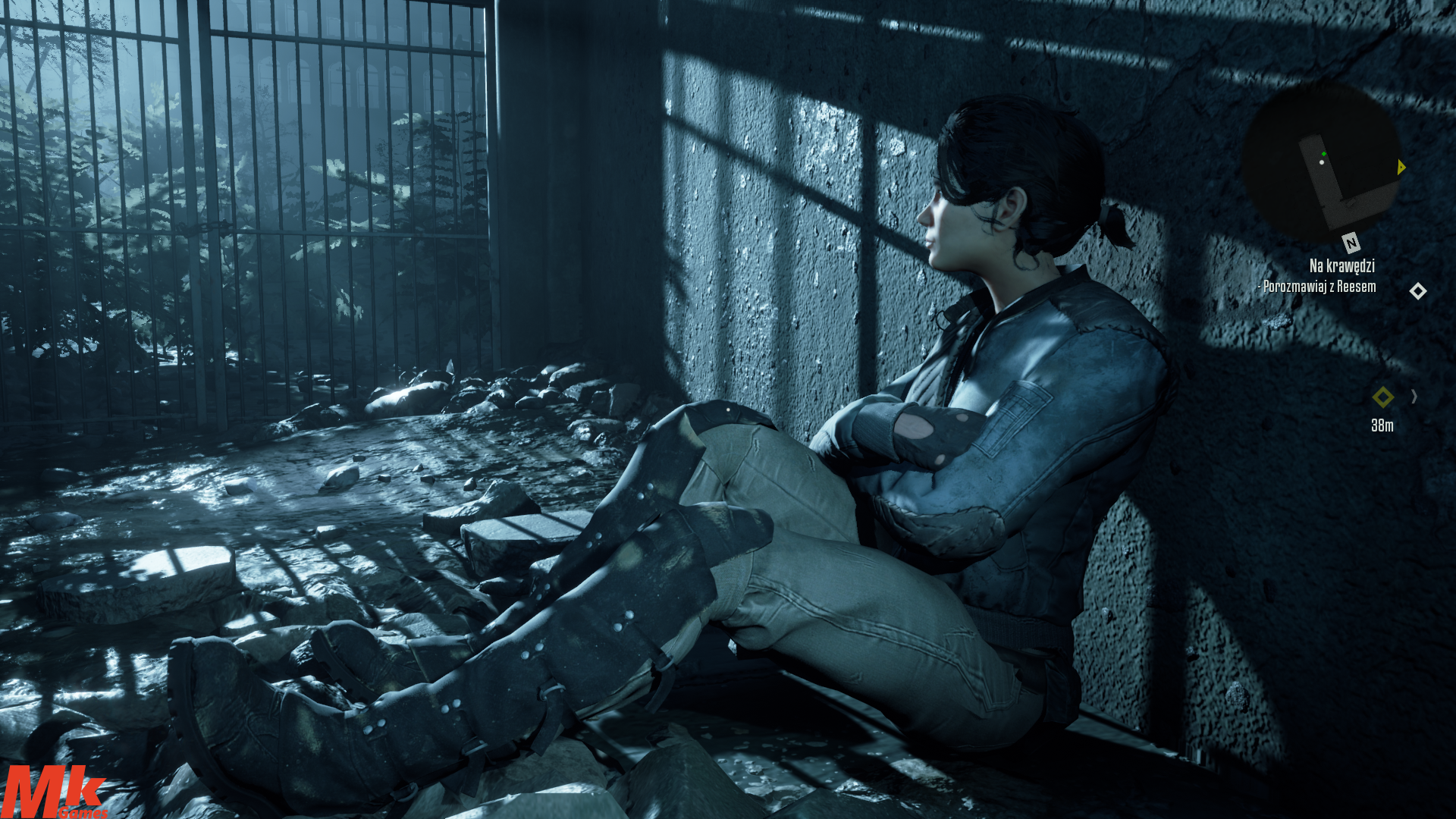
Task: Click the white diamond quest icon
Action: [x=1417, y=291]
